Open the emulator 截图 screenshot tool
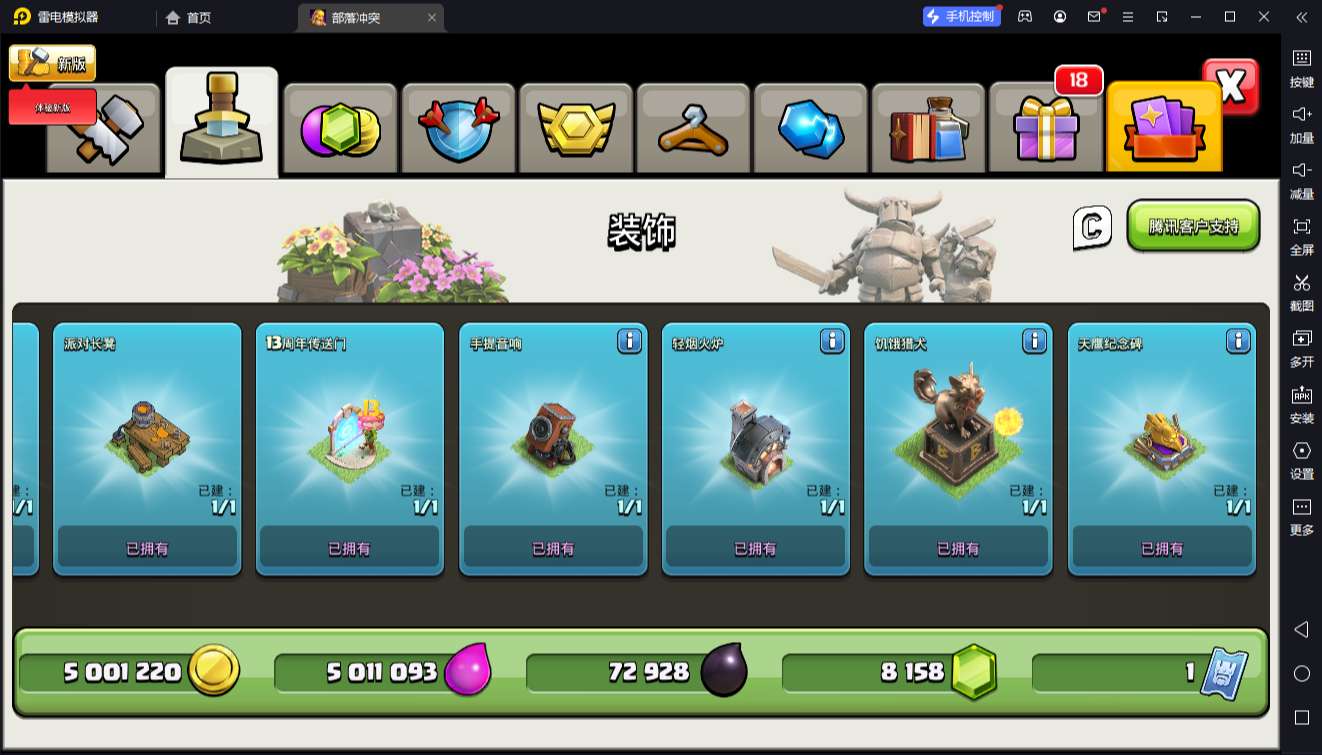The width and height of the screenshot is (1322, 755). (x=1301, y=291)
